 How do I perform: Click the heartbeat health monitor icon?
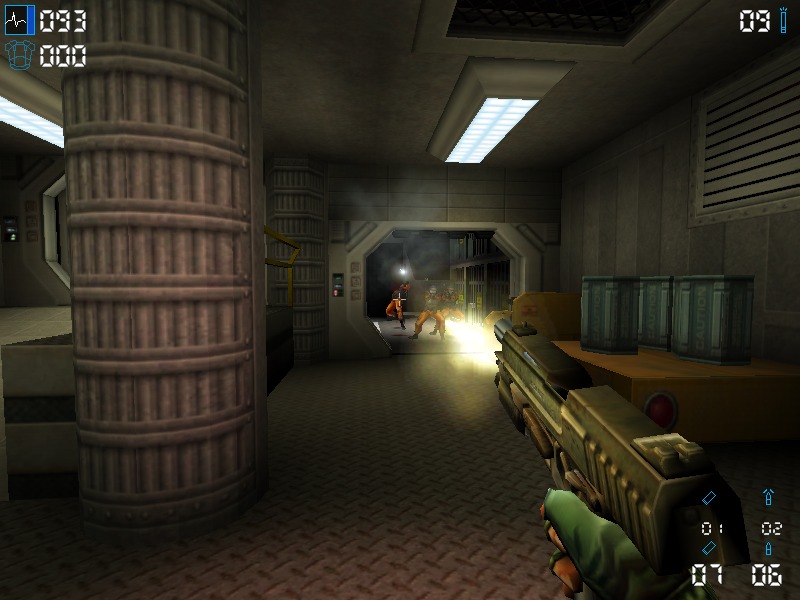point(20,20)
